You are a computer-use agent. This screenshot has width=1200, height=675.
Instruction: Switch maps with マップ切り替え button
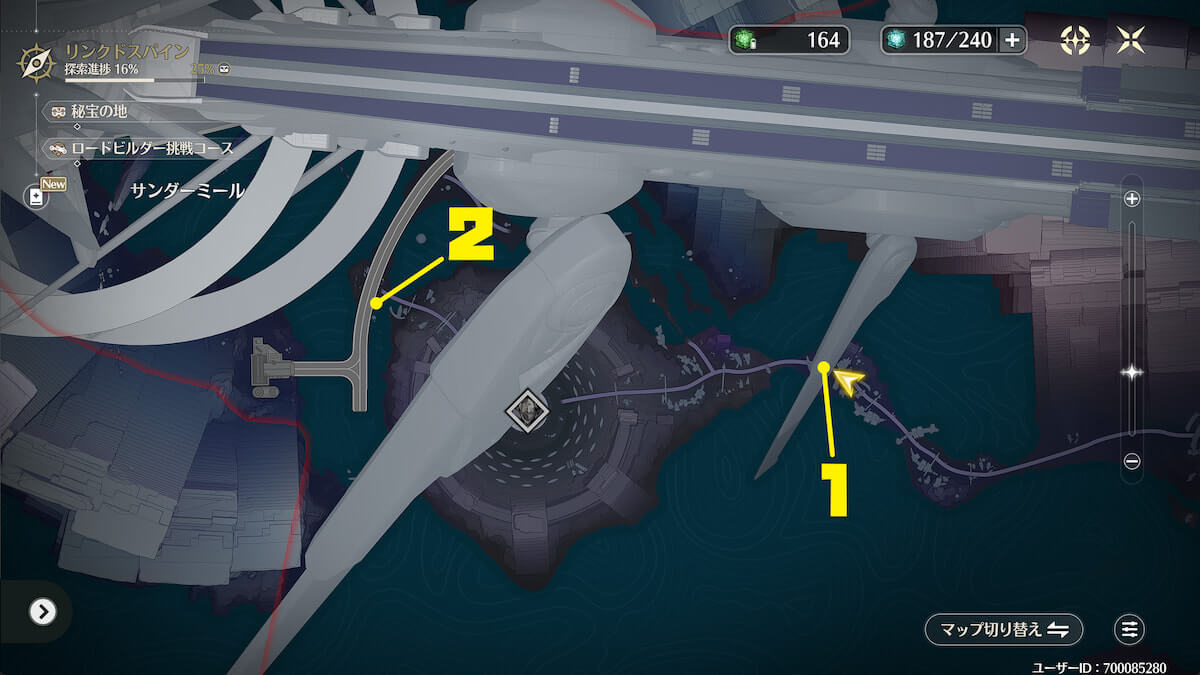(1003, 629)
